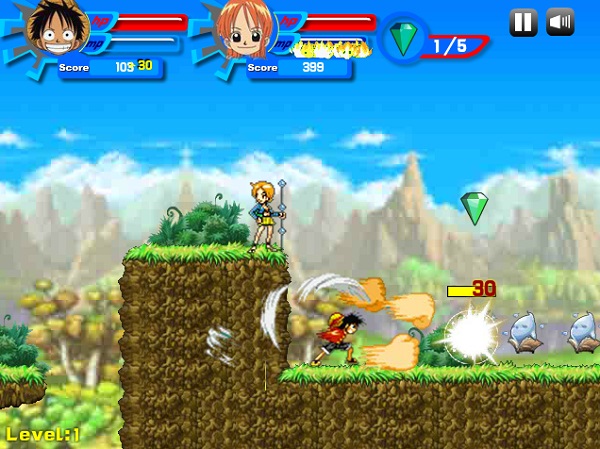Toggle the sound speaker button
The width and height of the screenshot is (600, 449).
pyautogui.click(x=561, y=22)
